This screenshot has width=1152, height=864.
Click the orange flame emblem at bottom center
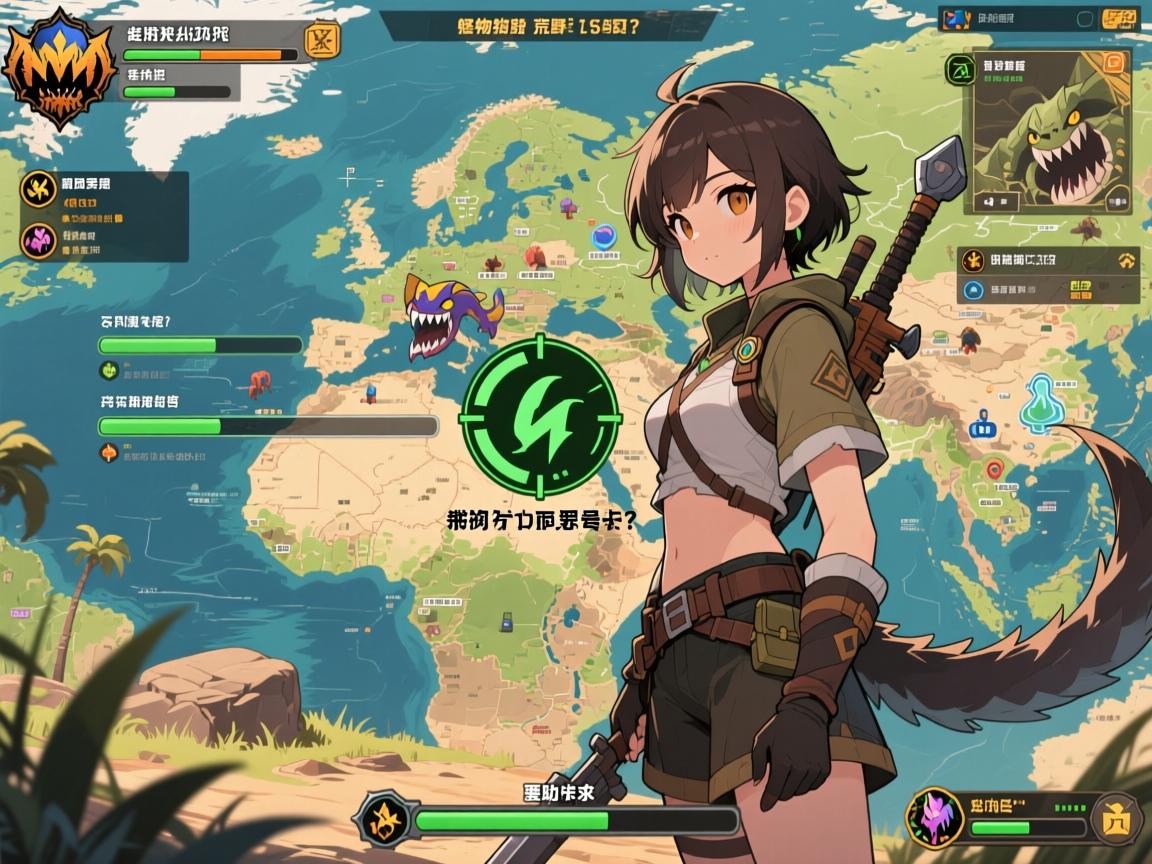(384, 818)
